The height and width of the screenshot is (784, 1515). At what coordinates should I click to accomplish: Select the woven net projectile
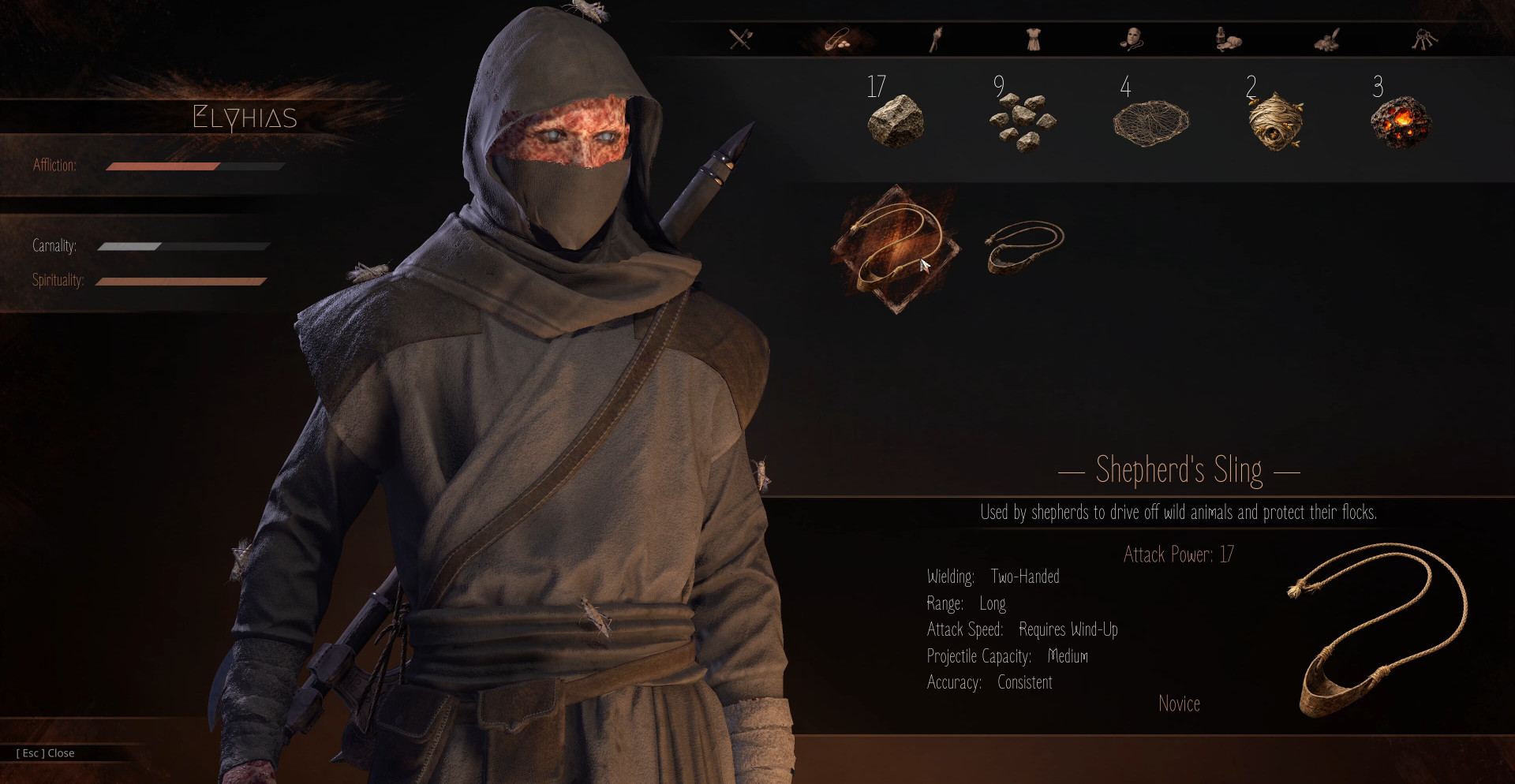[x=1150, y=123]
